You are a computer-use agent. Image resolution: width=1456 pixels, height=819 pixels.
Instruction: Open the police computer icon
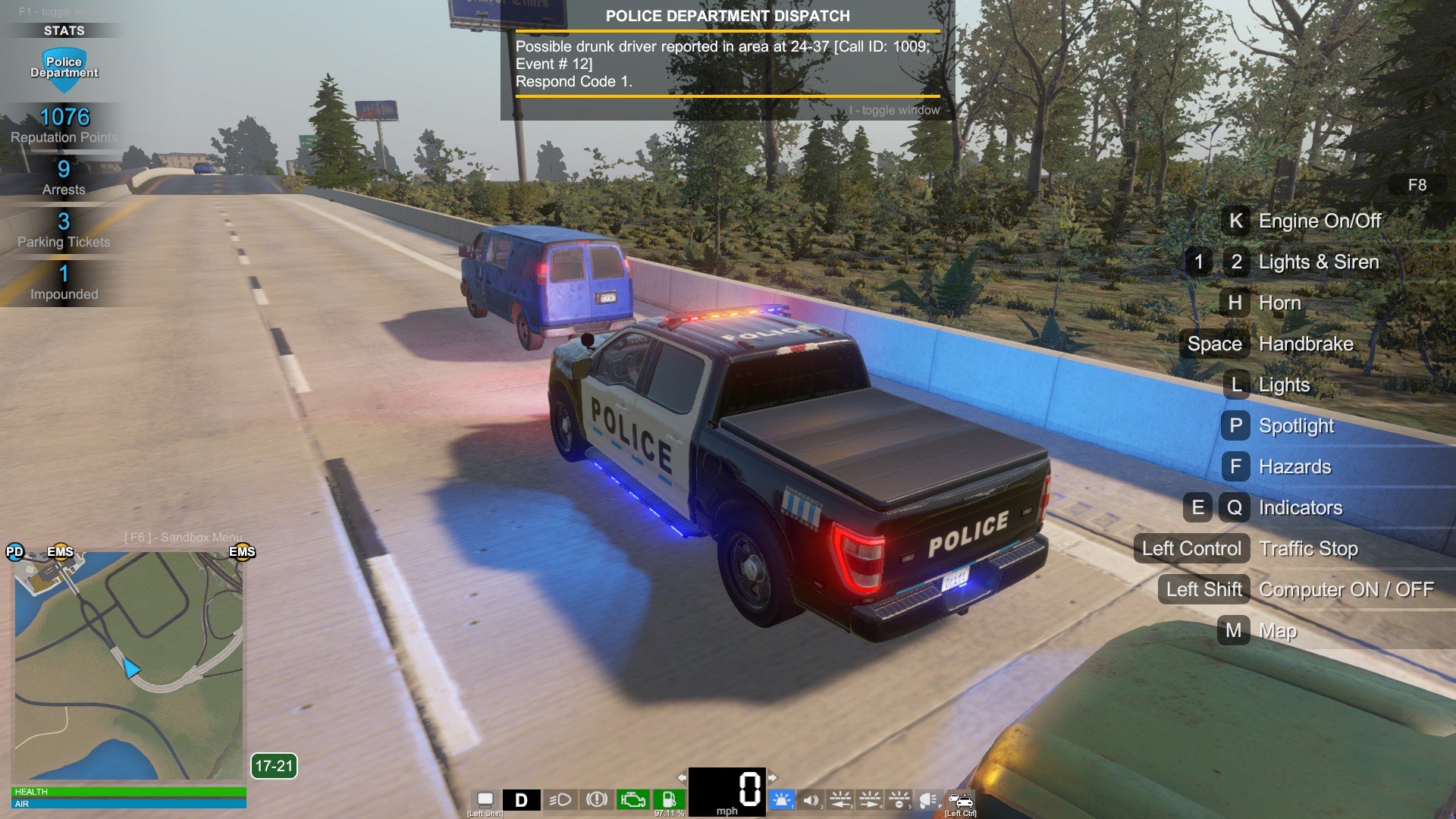485,799
